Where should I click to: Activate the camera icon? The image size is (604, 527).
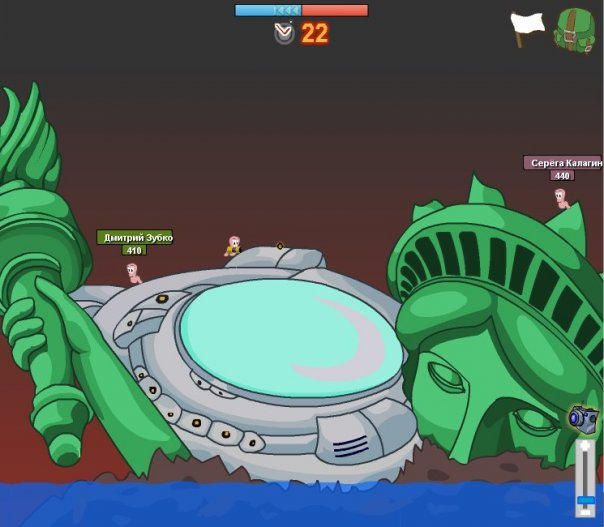583,418
